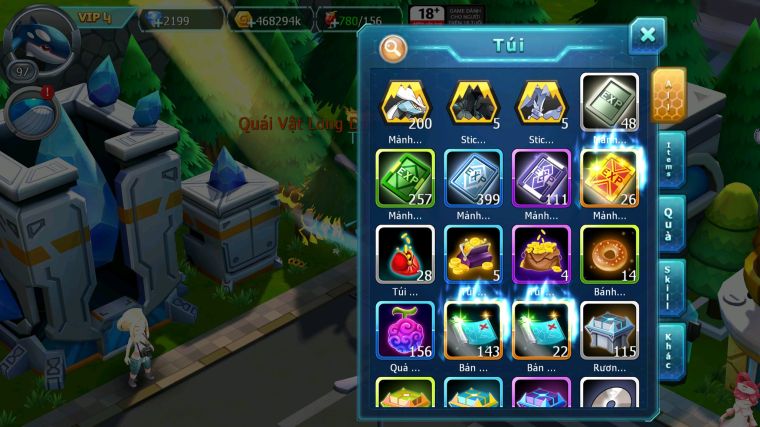This screenshot has width=760, height=427.
Task: Show the Khác category tab
Action: tap(670, 350)
